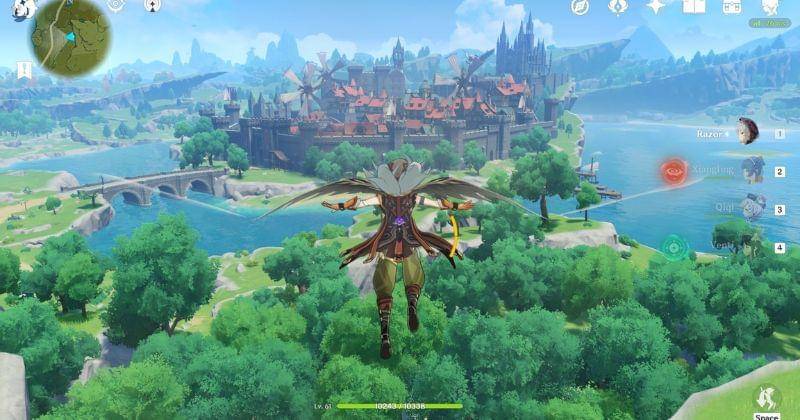Open the Wish four-pointed star icon

tap(656, 7)
